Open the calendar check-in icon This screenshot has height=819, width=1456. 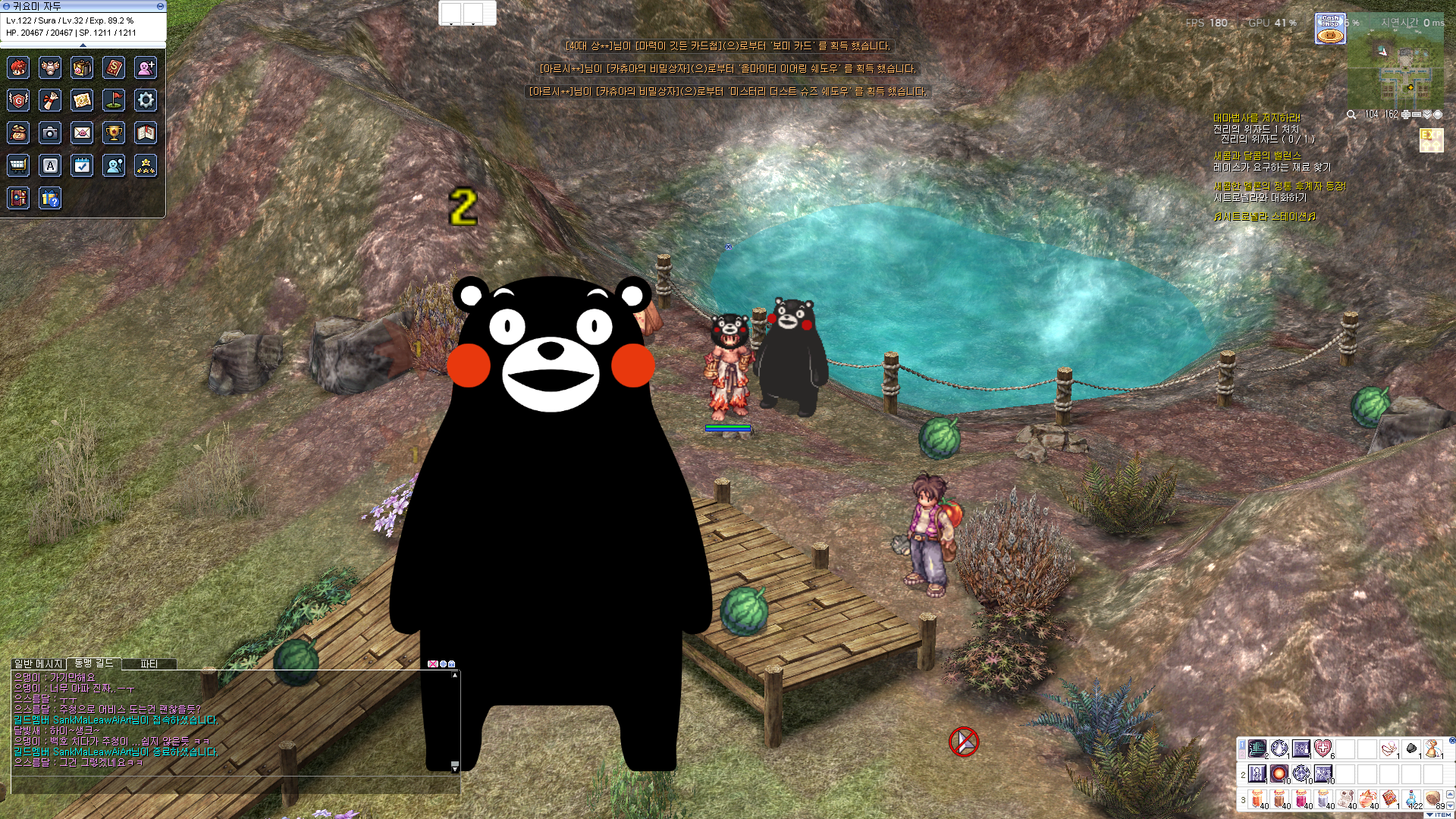82,165
